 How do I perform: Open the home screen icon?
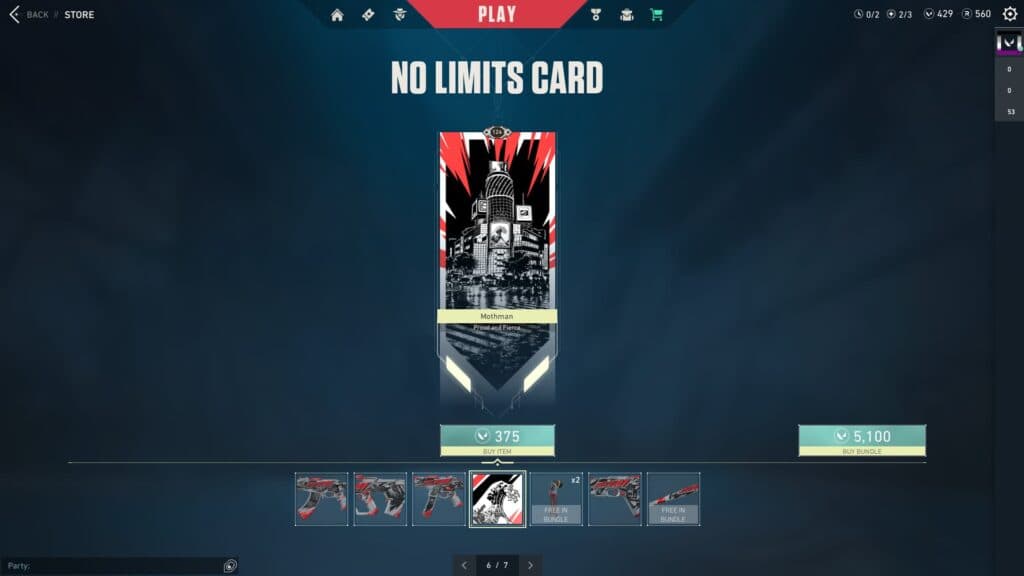tap(337, 15)
